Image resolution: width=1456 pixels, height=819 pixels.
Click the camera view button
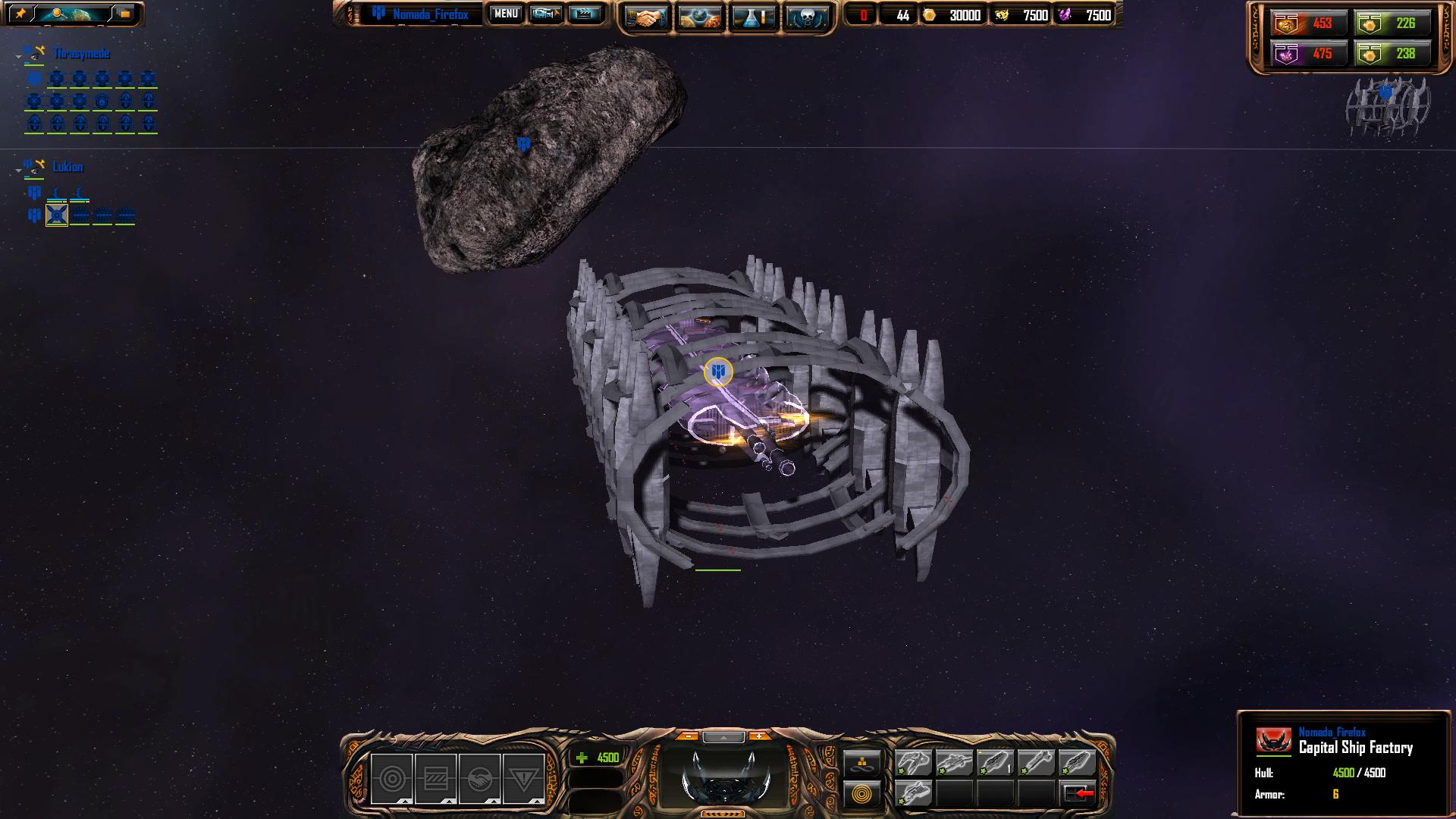pyautogui.click(x=545, y=14)
